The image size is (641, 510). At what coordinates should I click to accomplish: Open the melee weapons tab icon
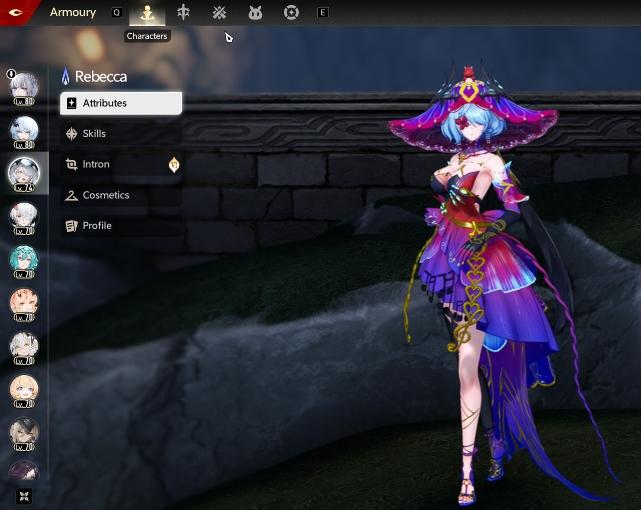point(183,13)
